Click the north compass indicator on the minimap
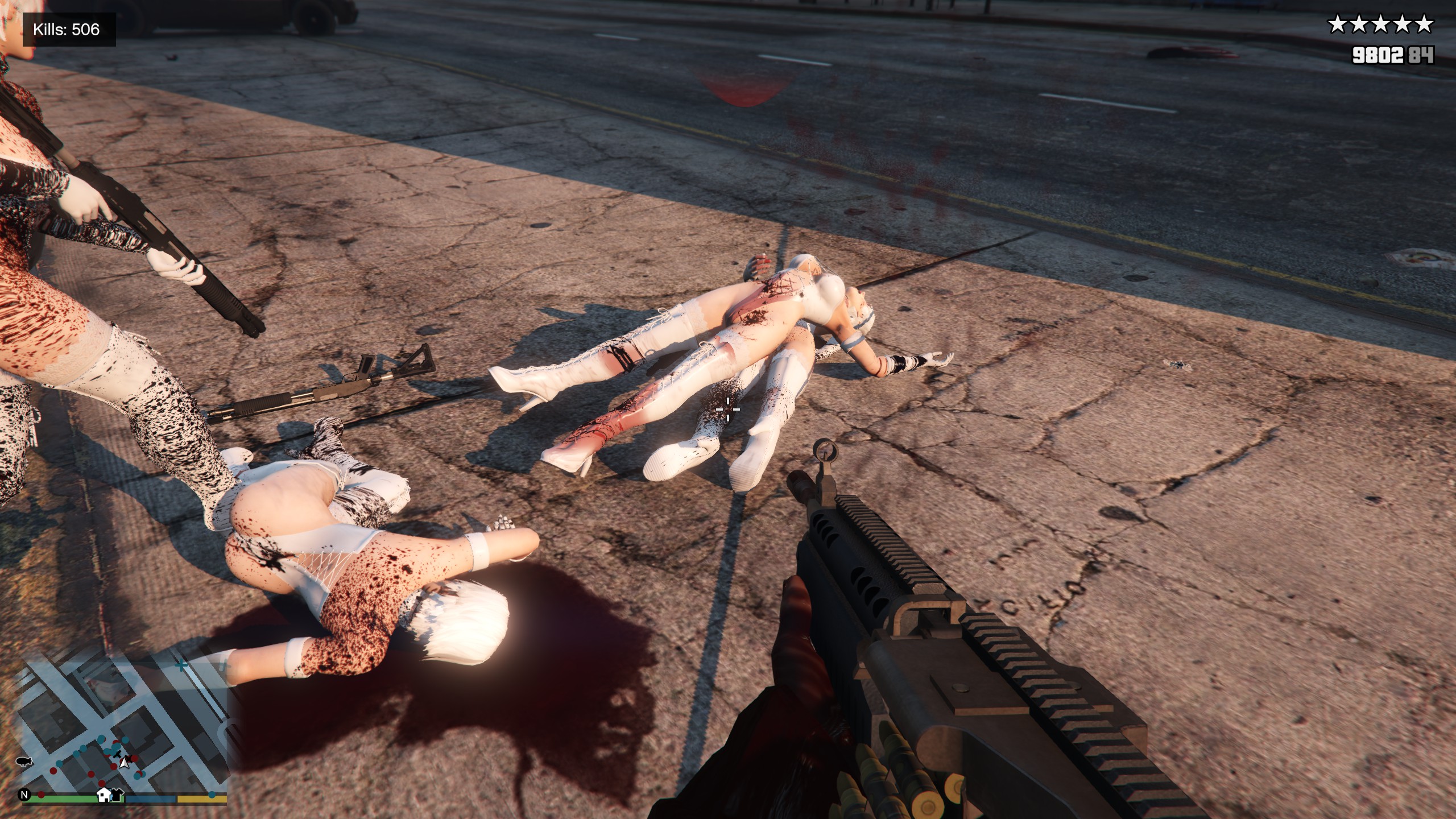Viewport: 1456px width, 819px height. pyautogui.click(x=24, y=795)
